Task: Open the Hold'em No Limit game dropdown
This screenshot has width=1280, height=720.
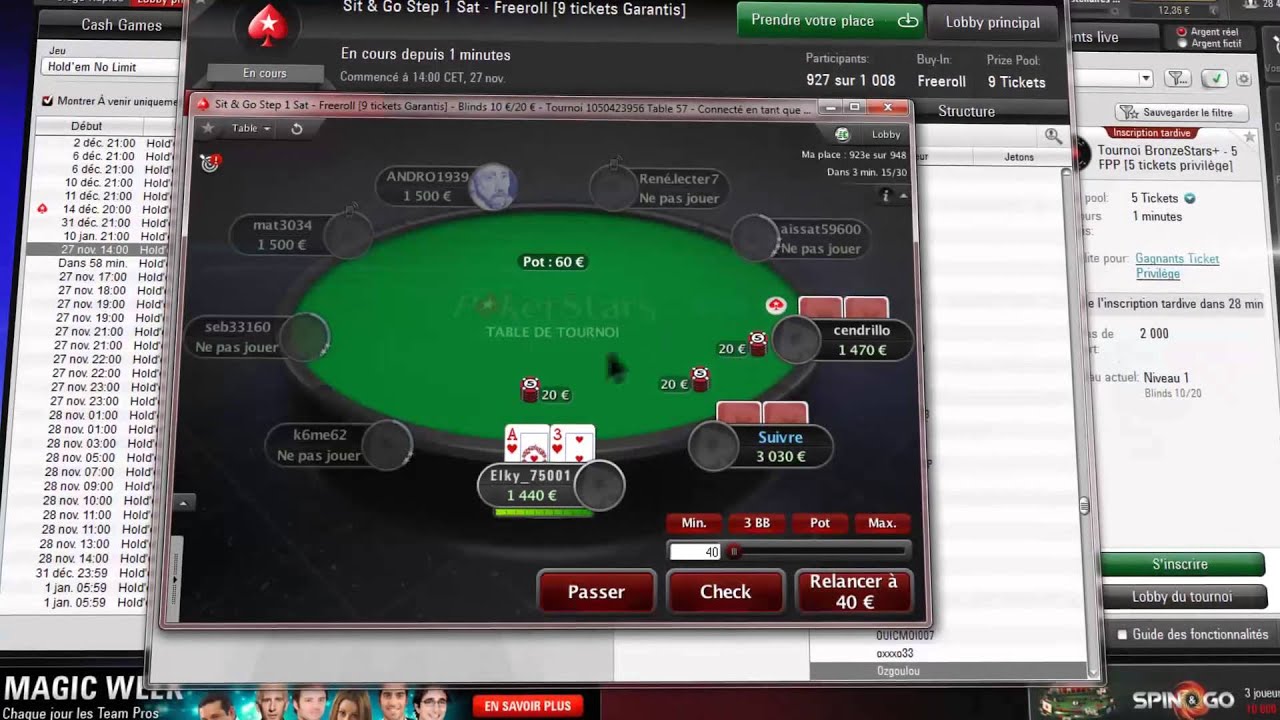Action: [x=90, y=65]
